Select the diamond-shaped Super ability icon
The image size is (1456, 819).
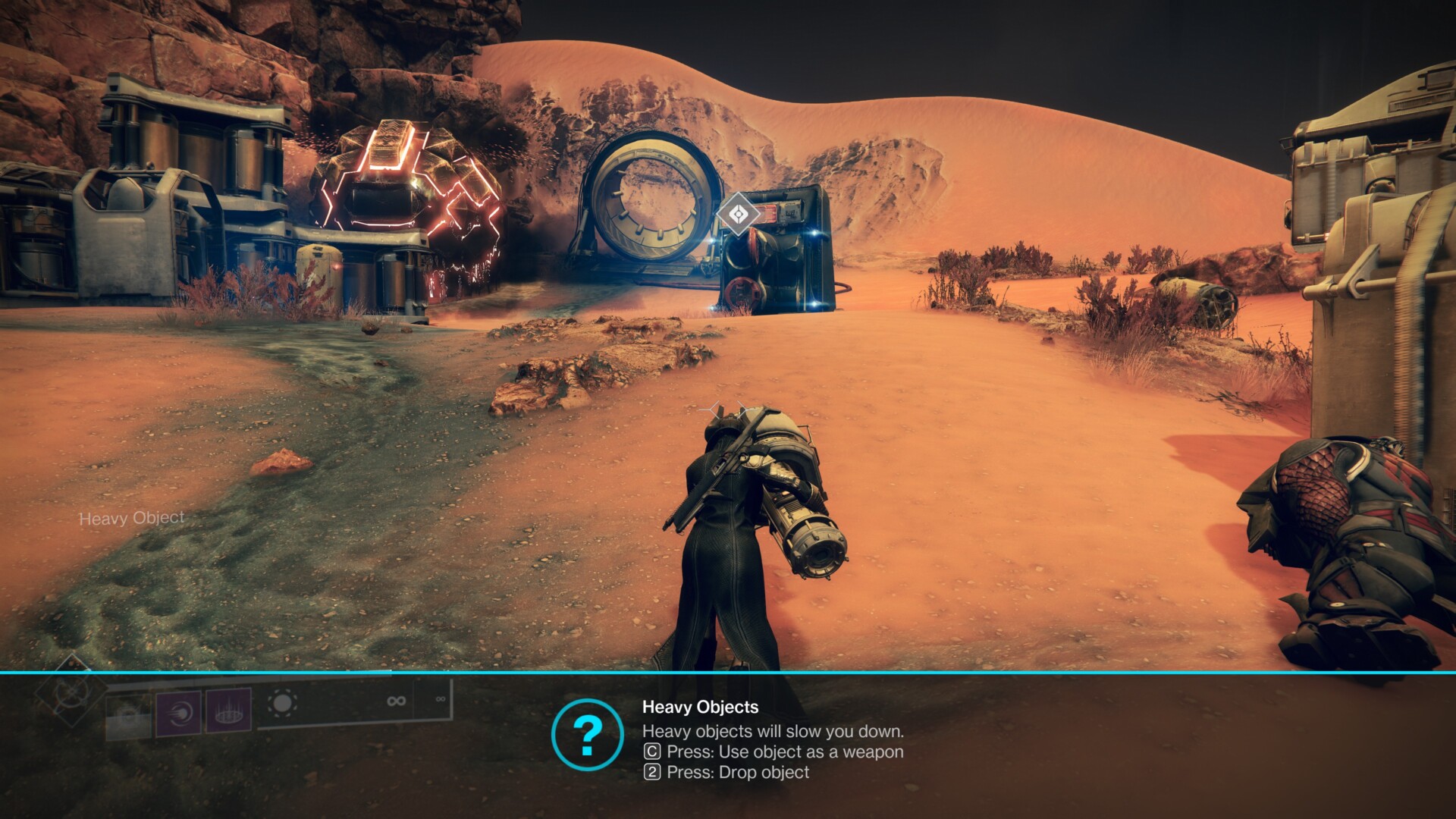coord(71,691)
